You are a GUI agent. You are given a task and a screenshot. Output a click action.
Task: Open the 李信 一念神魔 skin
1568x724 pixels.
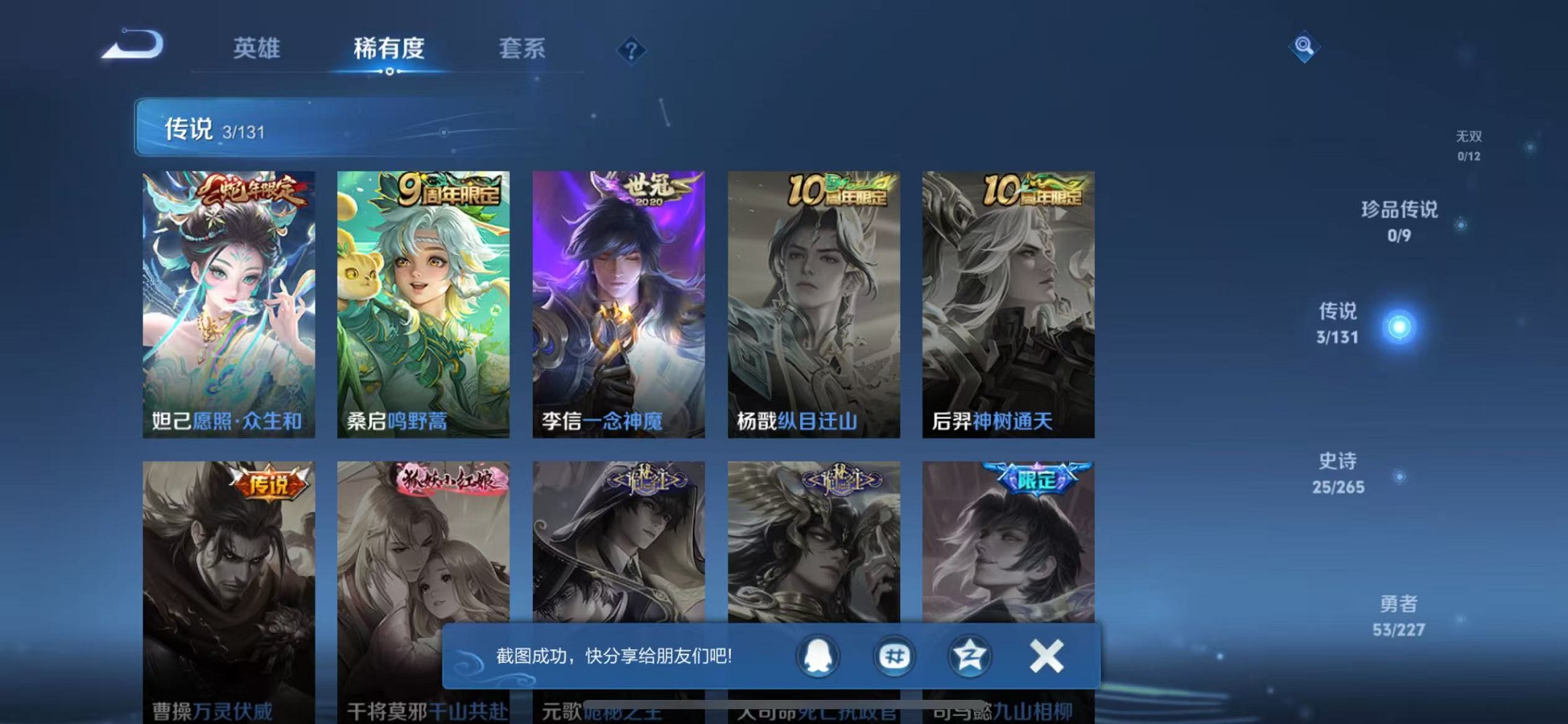[x=619, y=302]
